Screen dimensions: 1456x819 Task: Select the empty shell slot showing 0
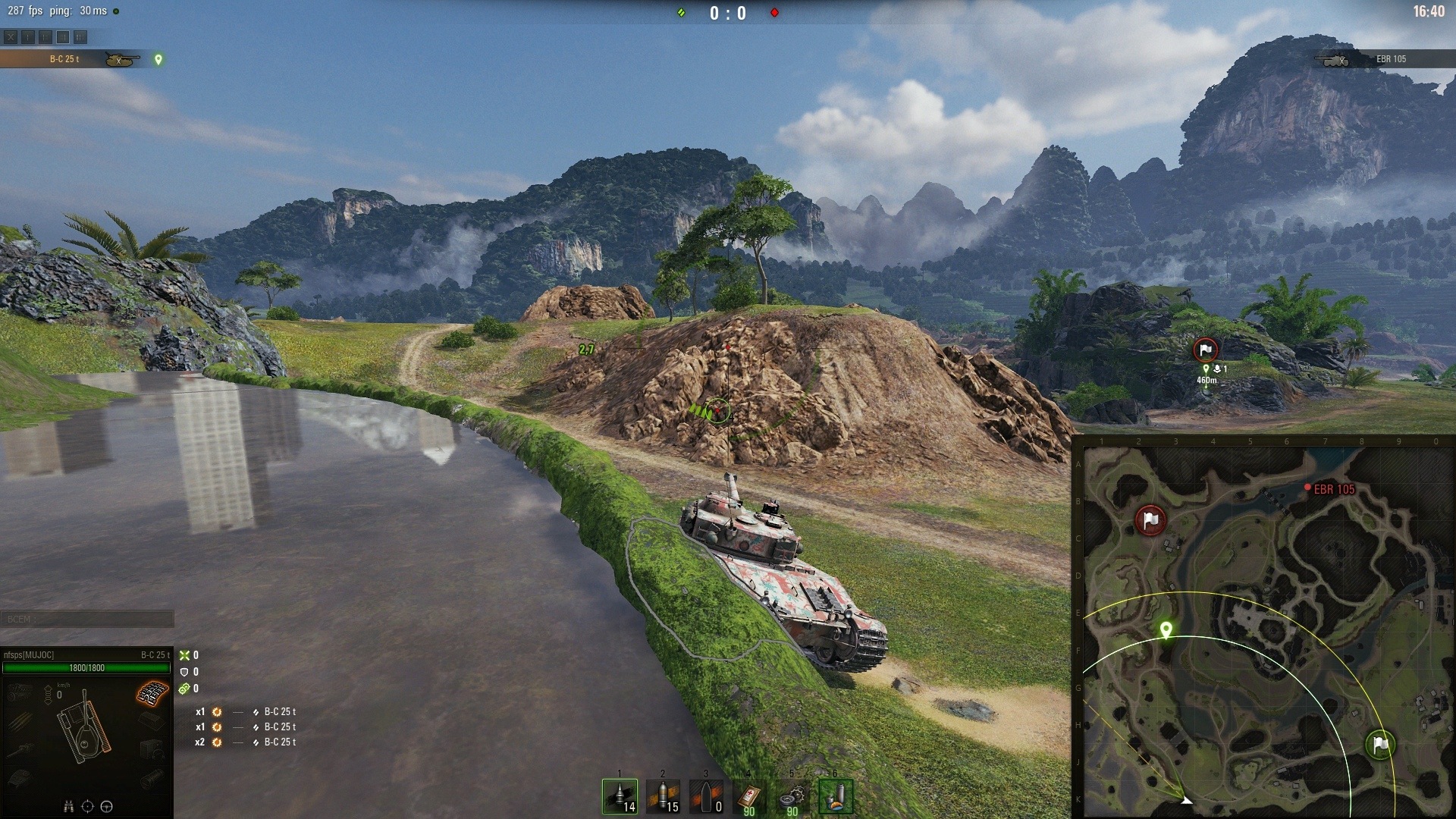[706, 797]
